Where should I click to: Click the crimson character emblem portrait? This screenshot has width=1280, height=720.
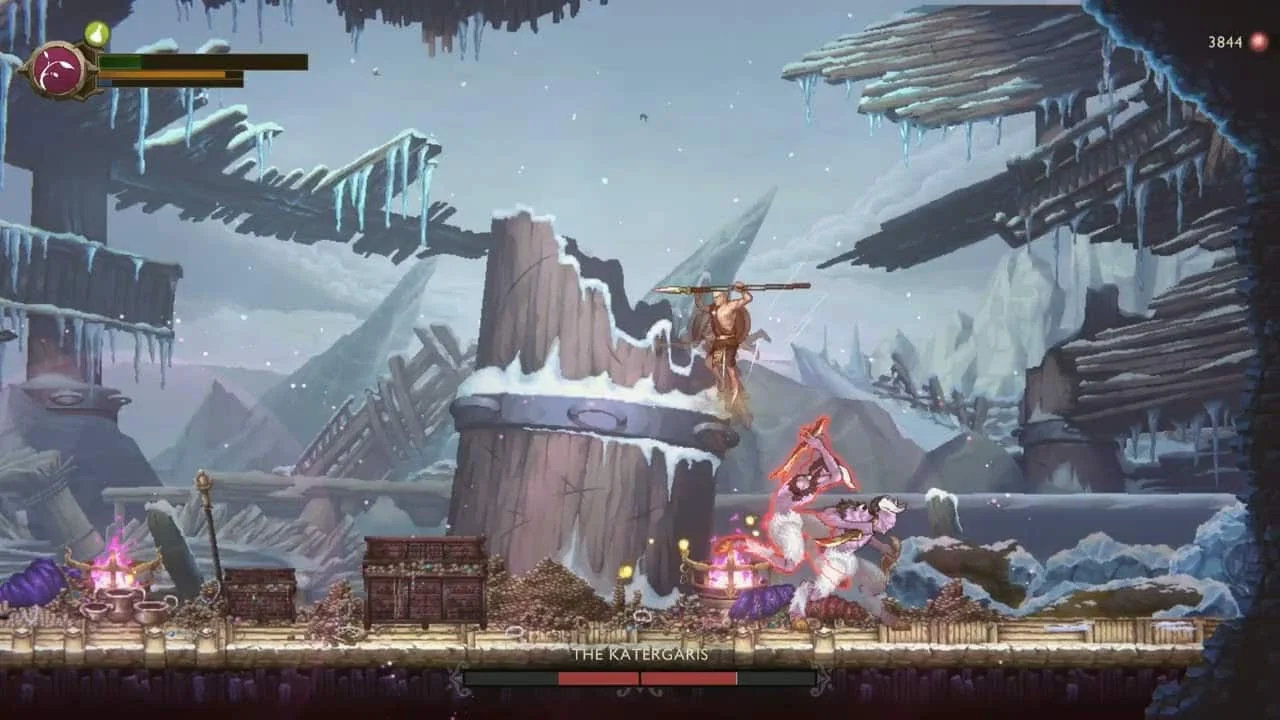pos(60,70)
